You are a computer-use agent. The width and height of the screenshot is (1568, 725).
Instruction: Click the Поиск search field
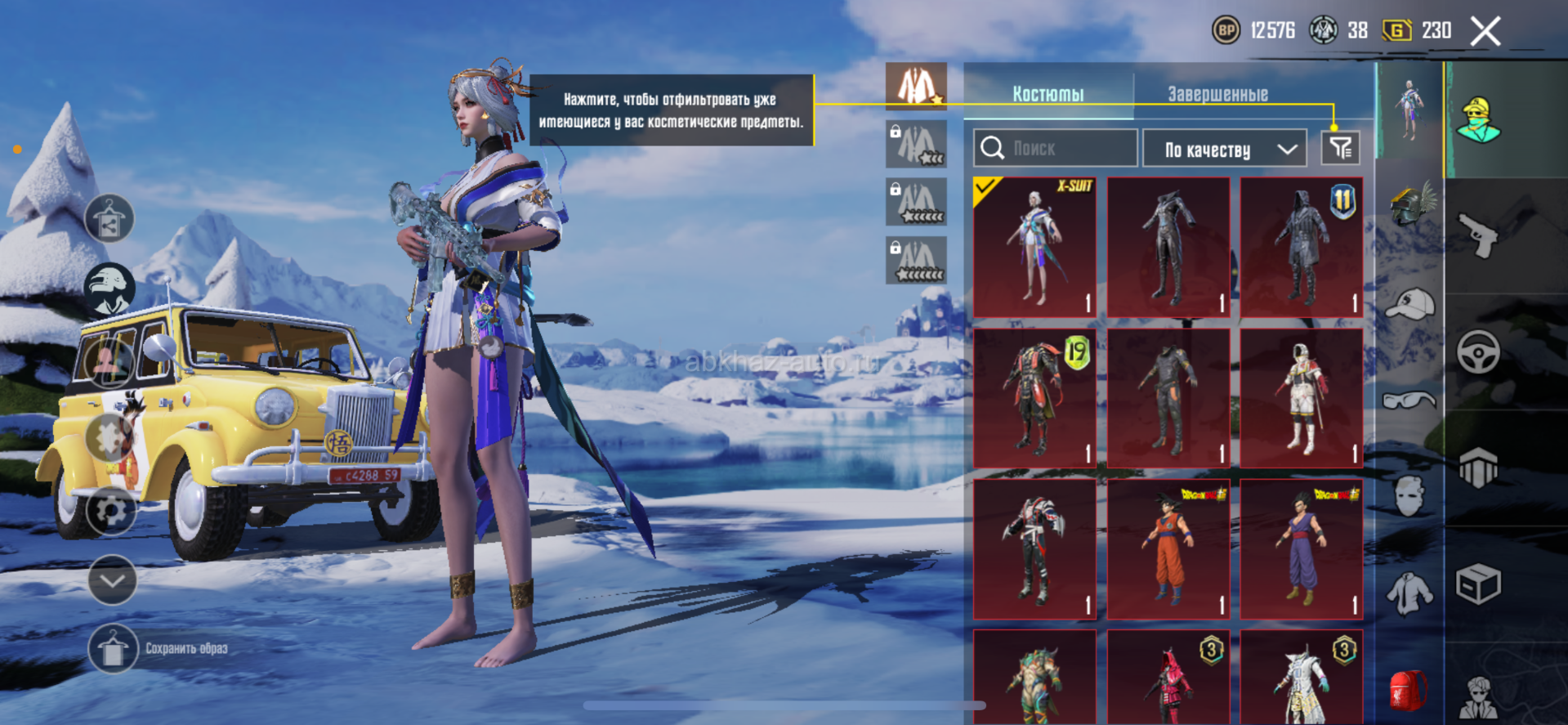(1056, 149)
